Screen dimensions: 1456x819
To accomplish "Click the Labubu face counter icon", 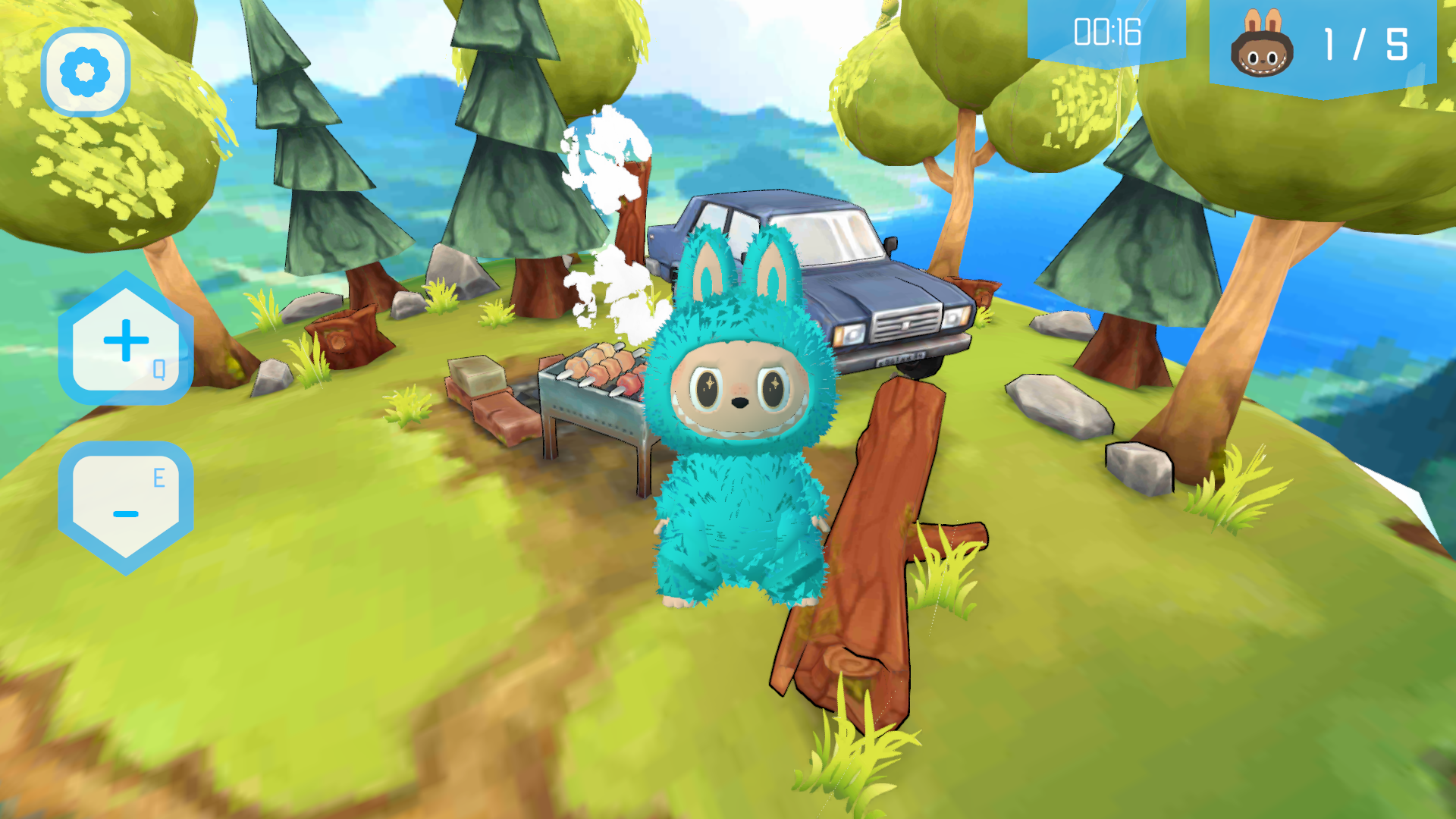I will [1261, 52].
